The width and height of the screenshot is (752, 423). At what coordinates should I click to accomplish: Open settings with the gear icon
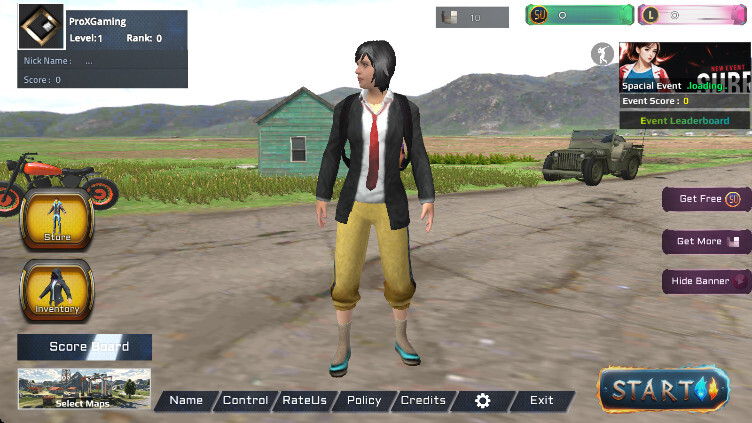tap(483, 400)
